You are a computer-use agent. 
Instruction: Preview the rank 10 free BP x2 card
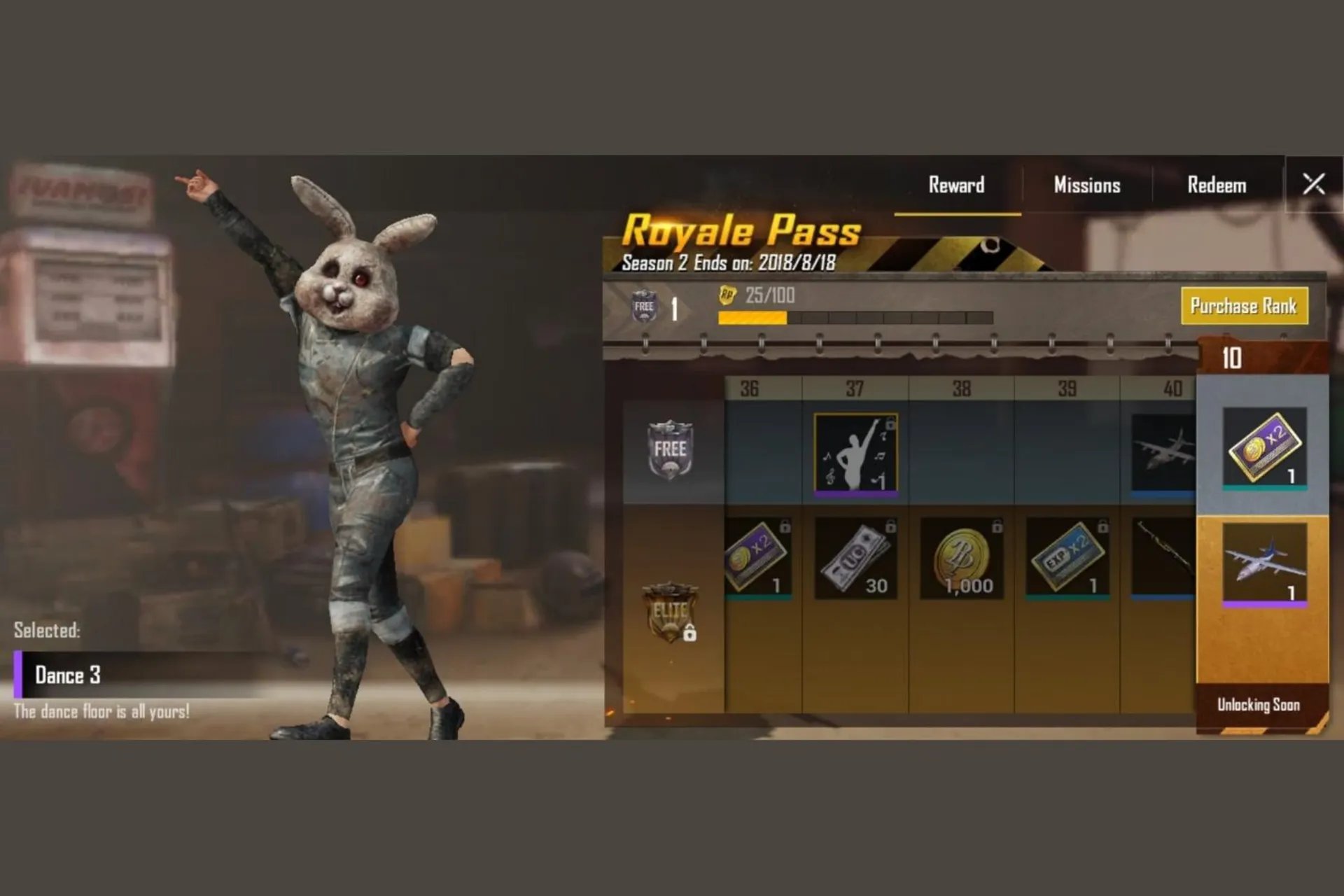click(x=1264, y=447)
